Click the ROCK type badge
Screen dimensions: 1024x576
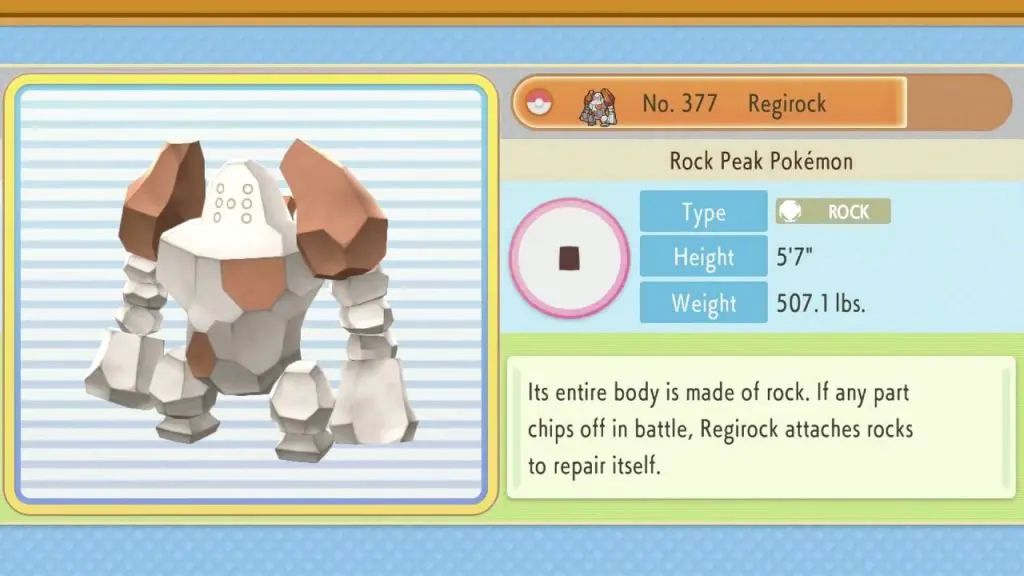(x=833, y=211)
